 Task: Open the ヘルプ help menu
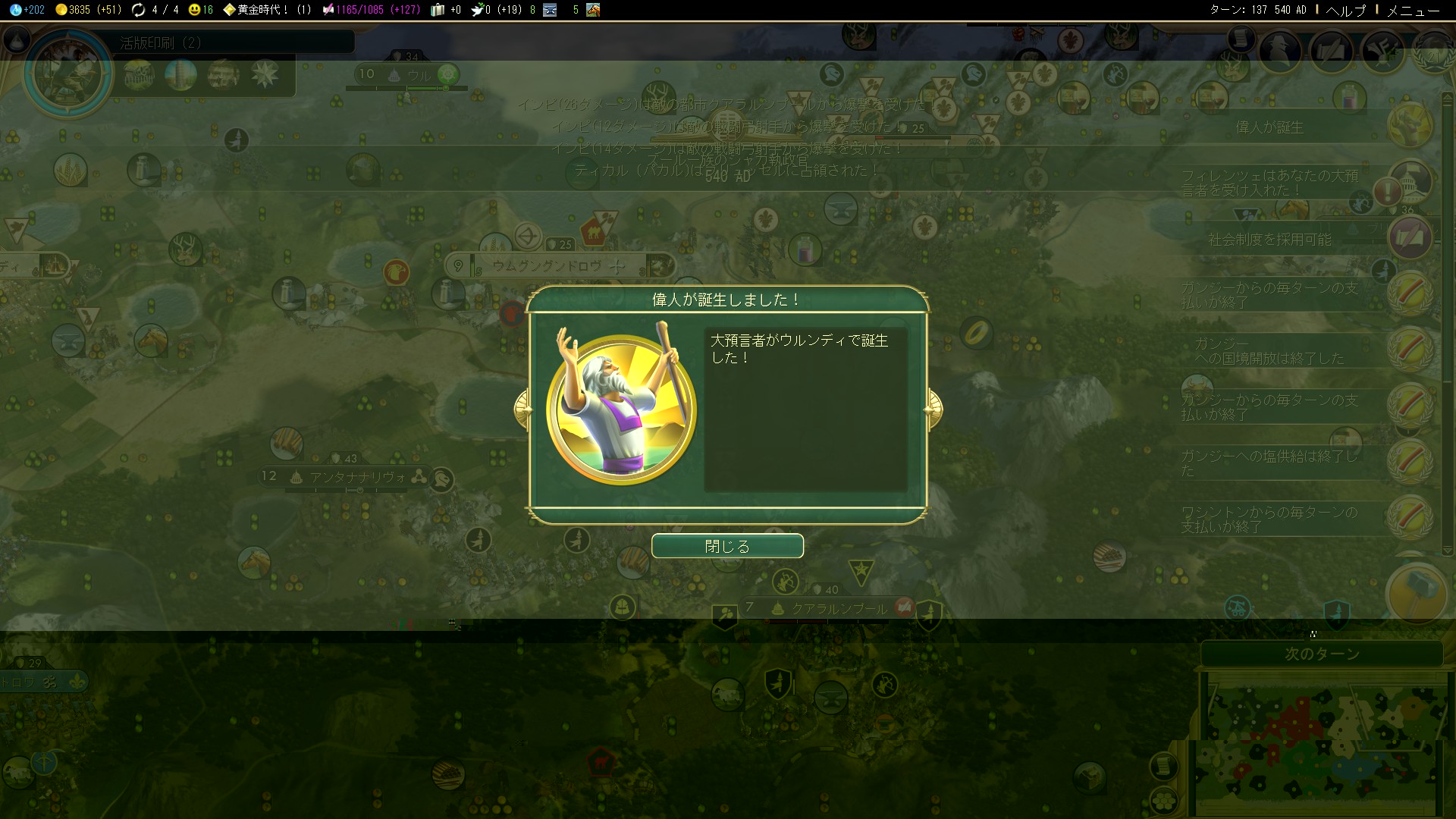[x=1345, y=10]
